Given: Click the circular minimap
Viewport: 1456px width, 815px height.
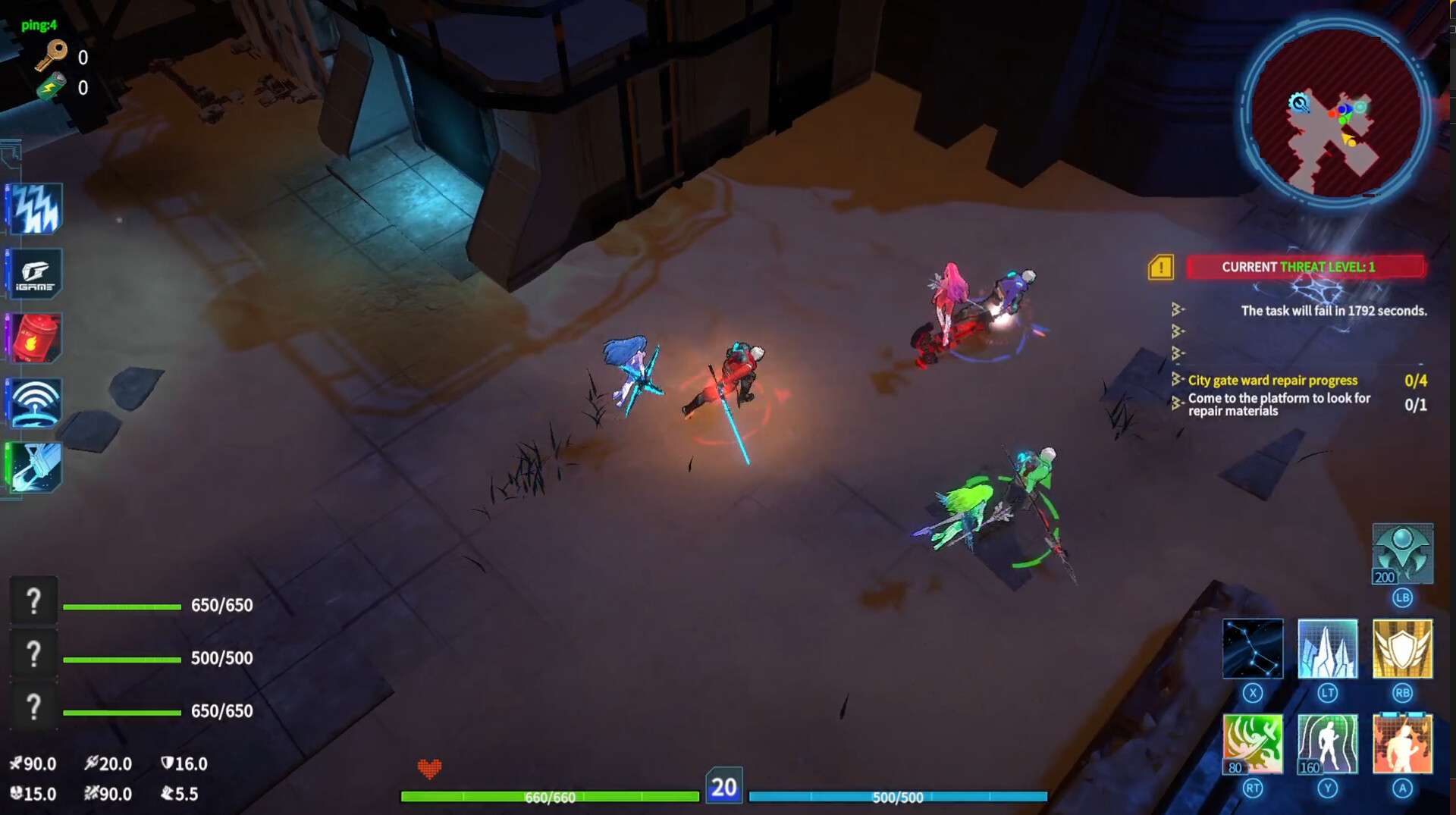Looking at the screenshot, I should pos(1335,112).
